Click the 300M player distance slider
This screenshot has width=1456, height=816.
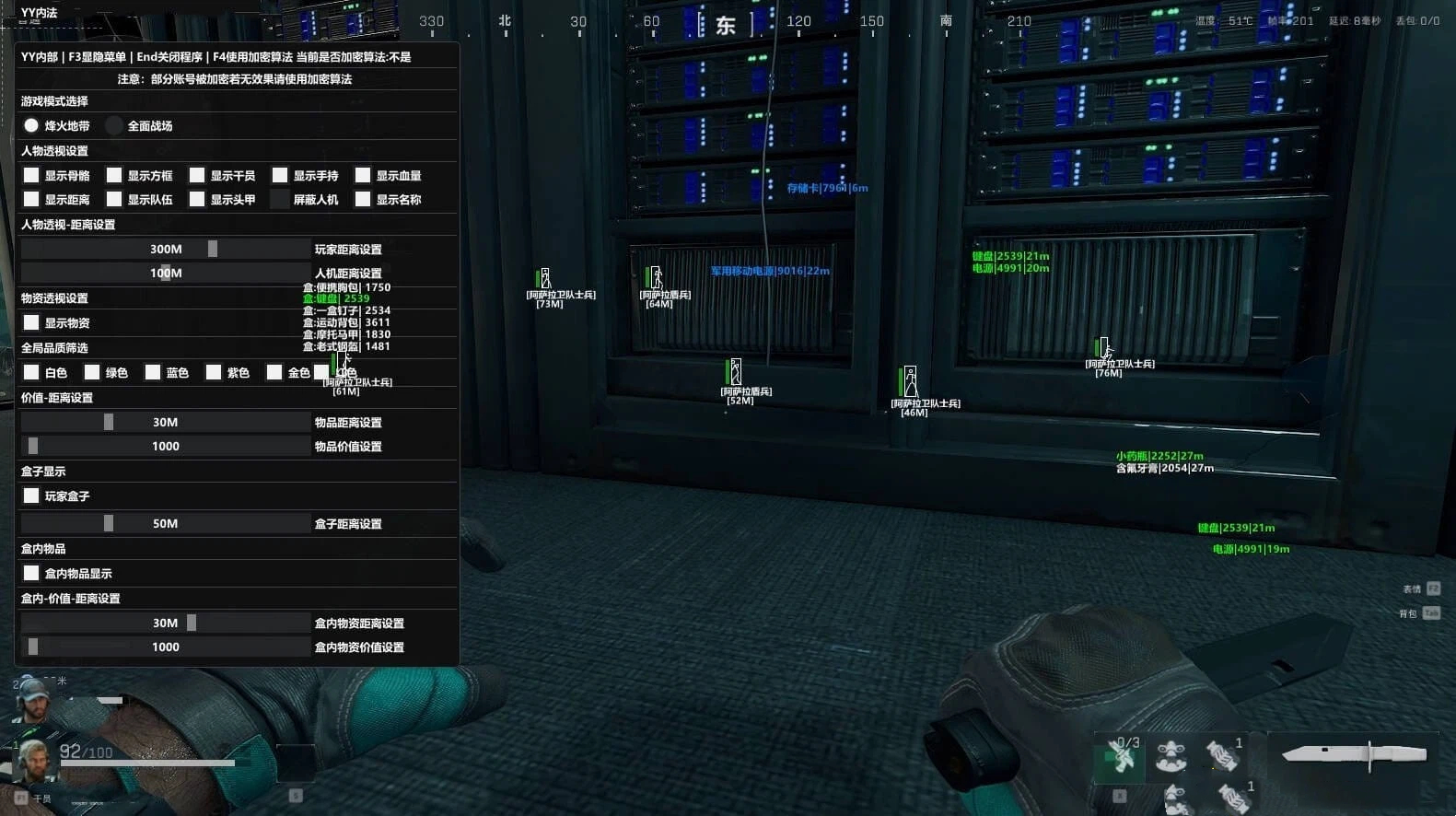click(166, 249)
